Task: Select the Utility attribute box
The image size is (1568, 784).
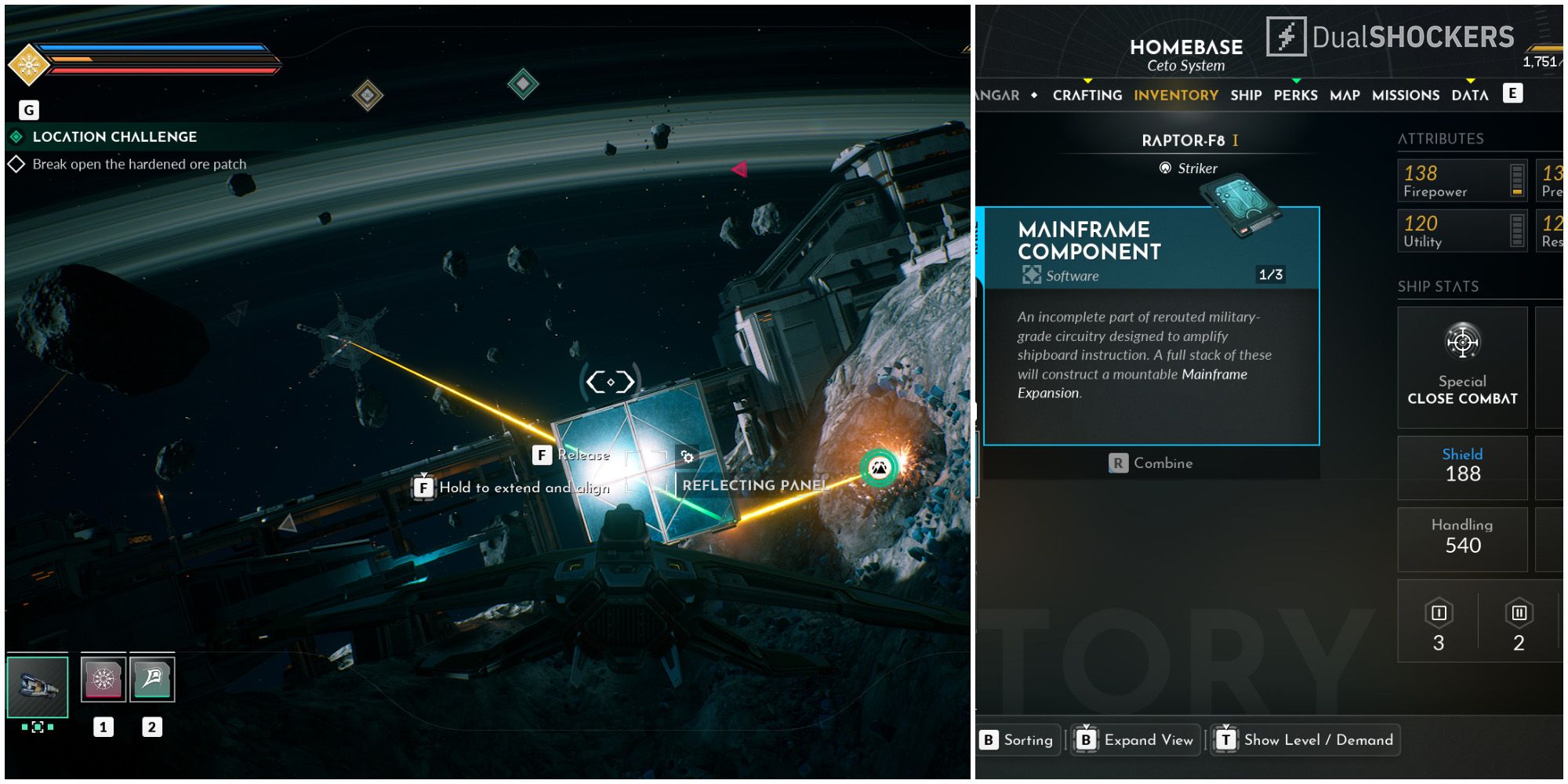Action: point(1462,231)
